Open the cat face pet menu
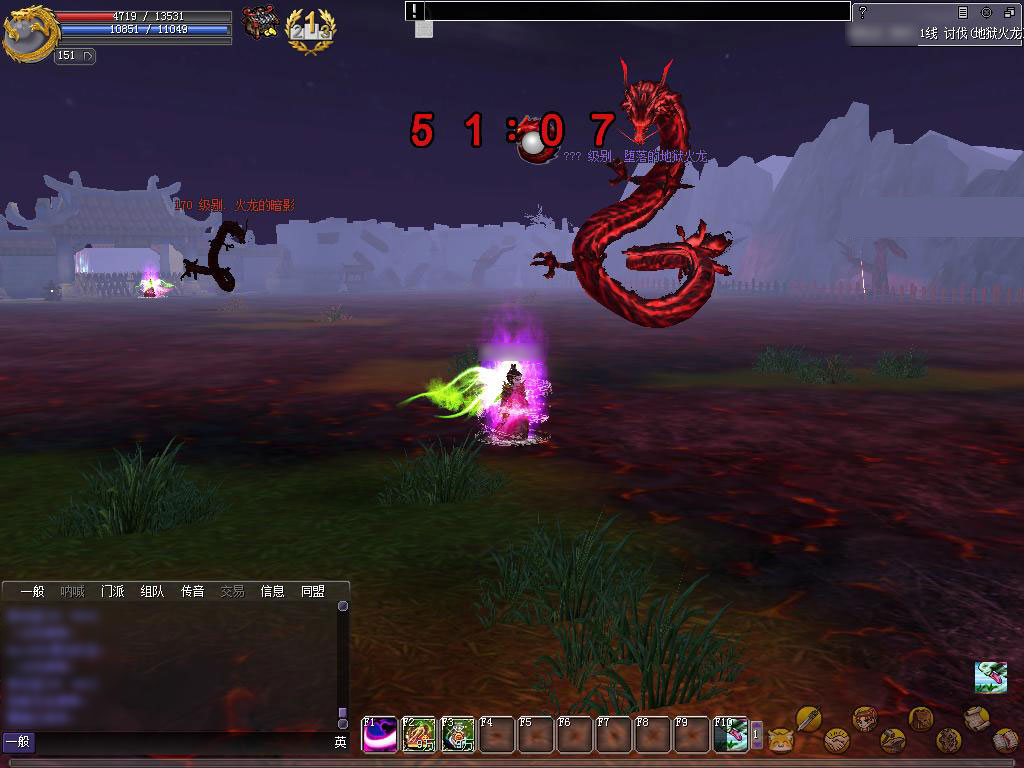 pyautogui.click(x=780, y=741)
